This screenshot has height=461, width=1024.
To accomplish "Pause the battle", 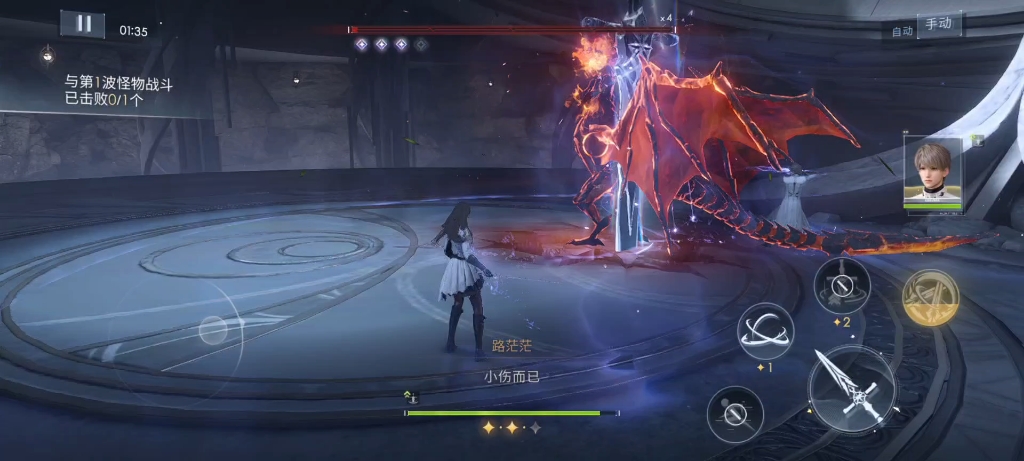I will 82,24.
